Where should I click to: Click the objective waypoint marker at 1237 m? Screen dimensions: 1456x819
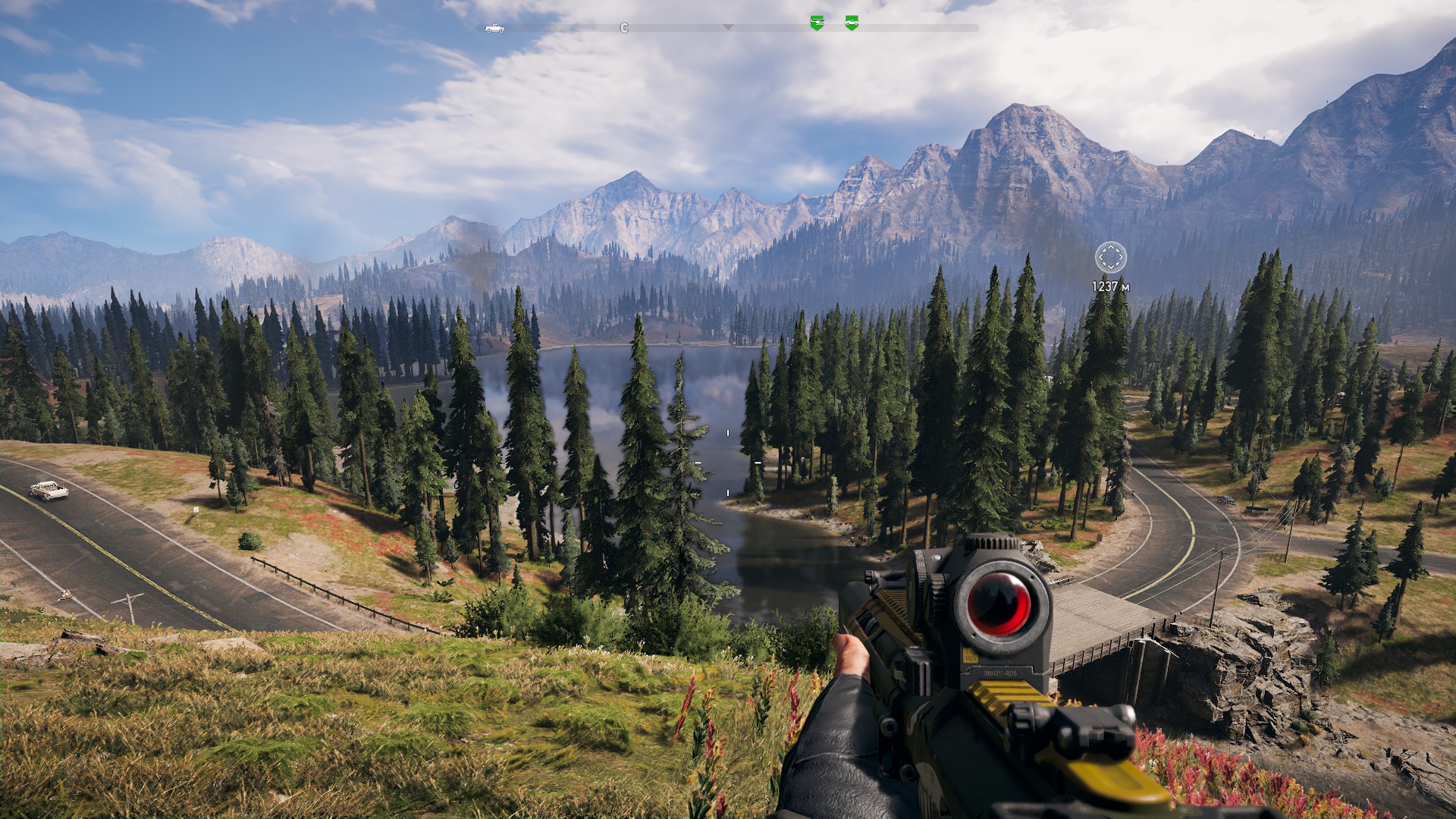click(1110, 258)
